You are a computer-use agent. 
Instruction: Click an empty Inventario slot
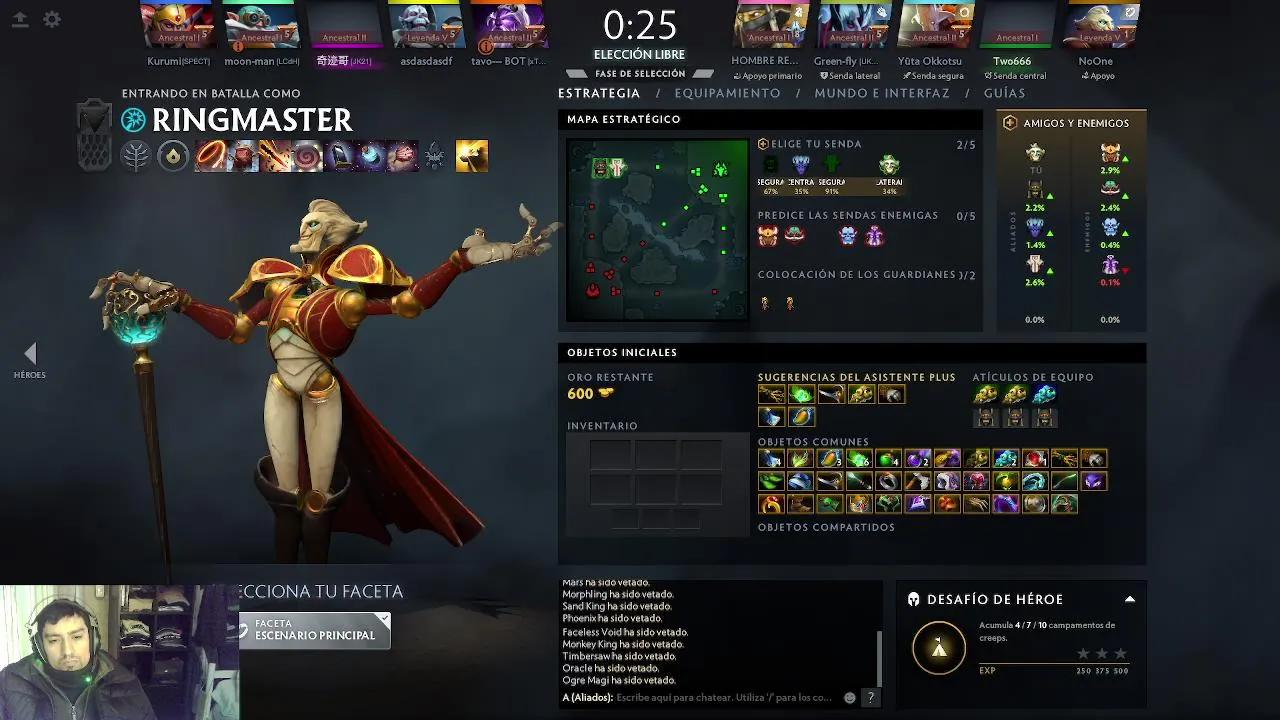(x=610, y=455)
